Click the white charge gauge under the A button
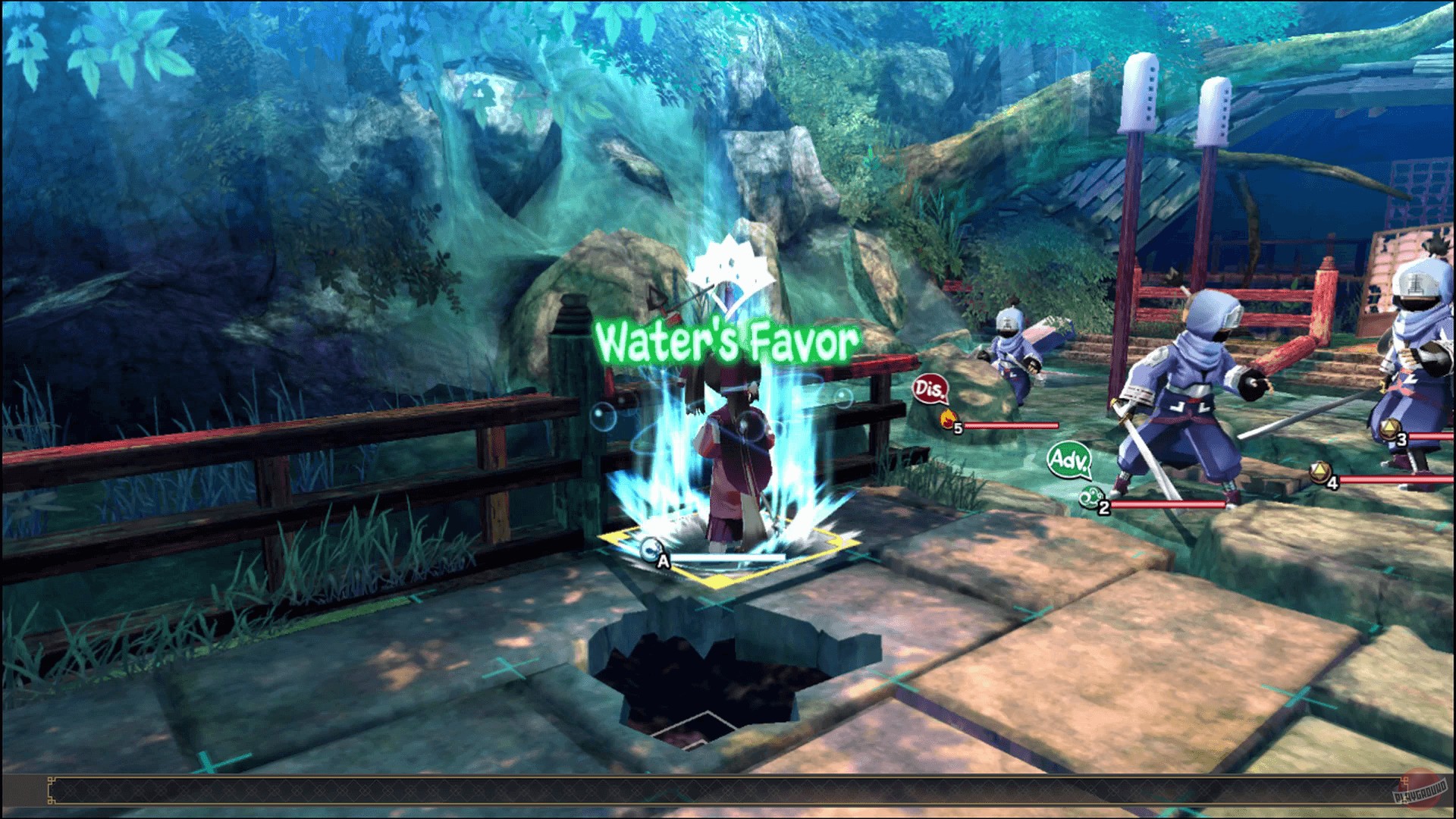The width and height of the screenshot is (1456, 819). coord(728,558)
